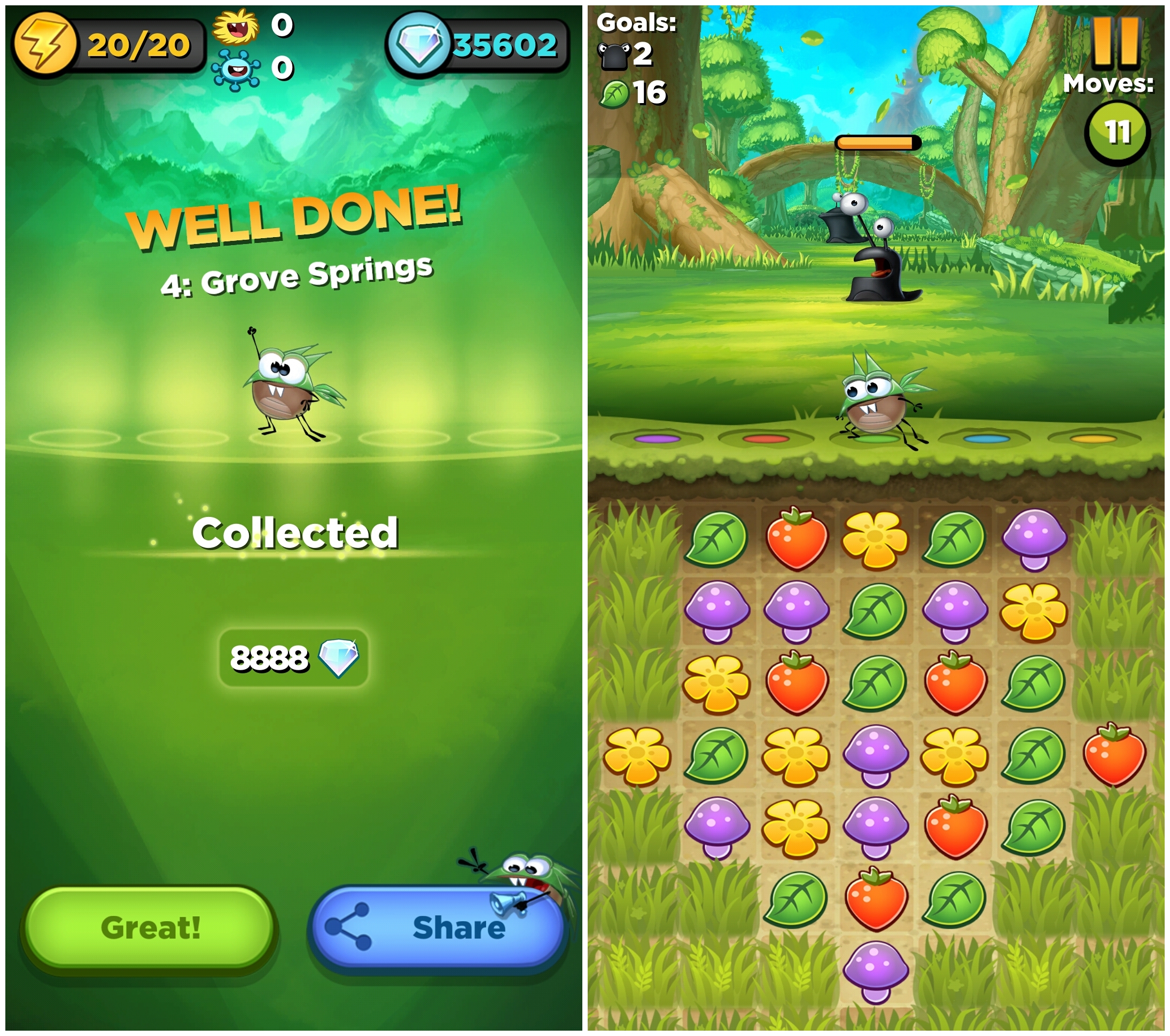Pause the match-3 level
Screen dimensions: 1170x1036
(1115, 41)
